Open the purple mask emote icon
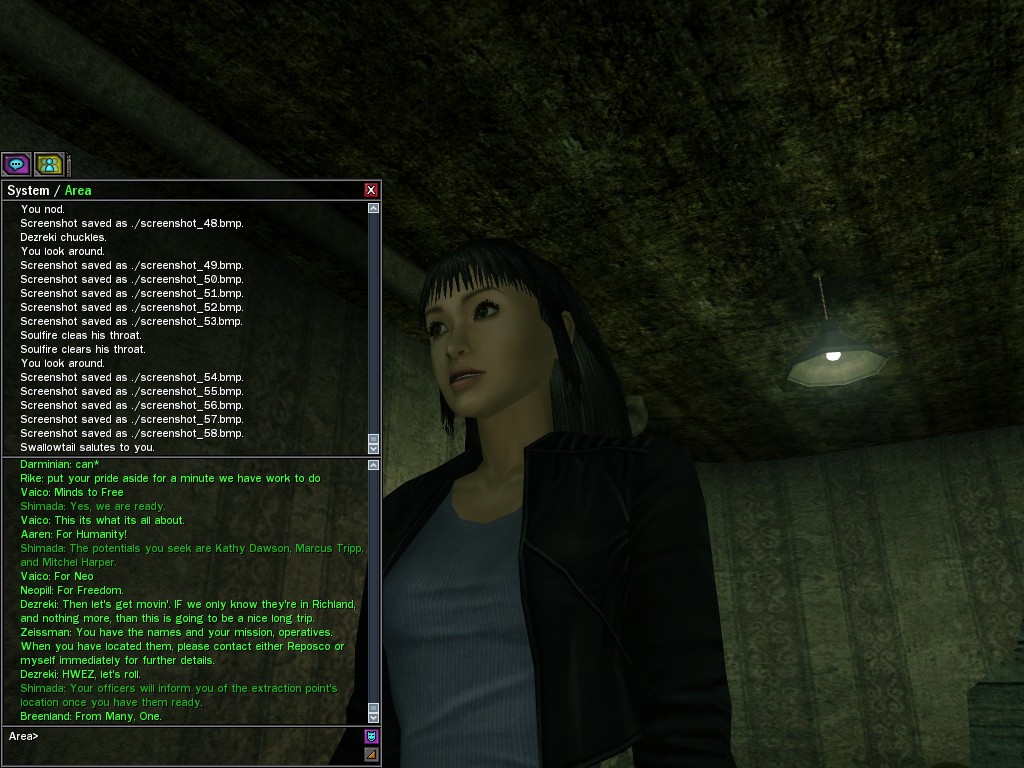Viewport: 1024px width, 768px height. (x=371, y=737)
